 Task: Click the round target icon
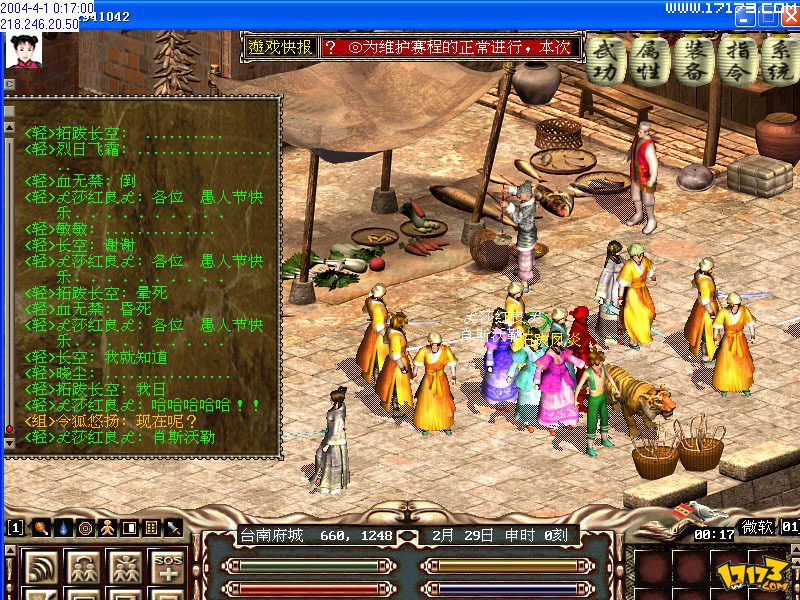coord(86,528)
